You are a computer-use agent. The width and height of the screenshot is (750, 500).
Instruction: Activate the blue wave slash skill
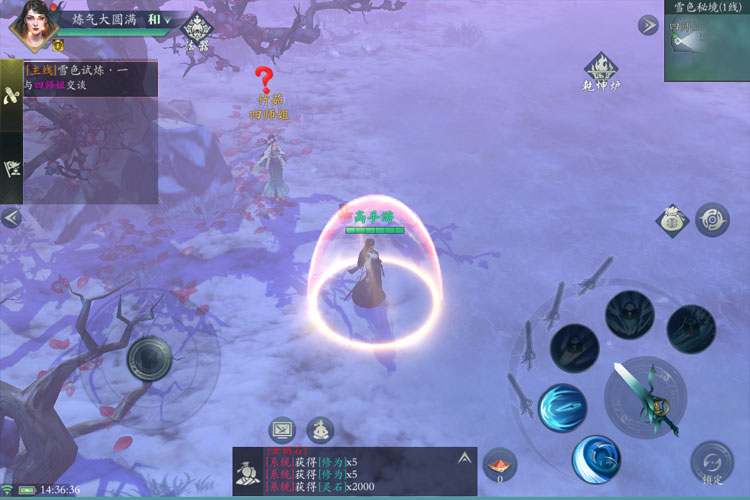pos(596,458)
